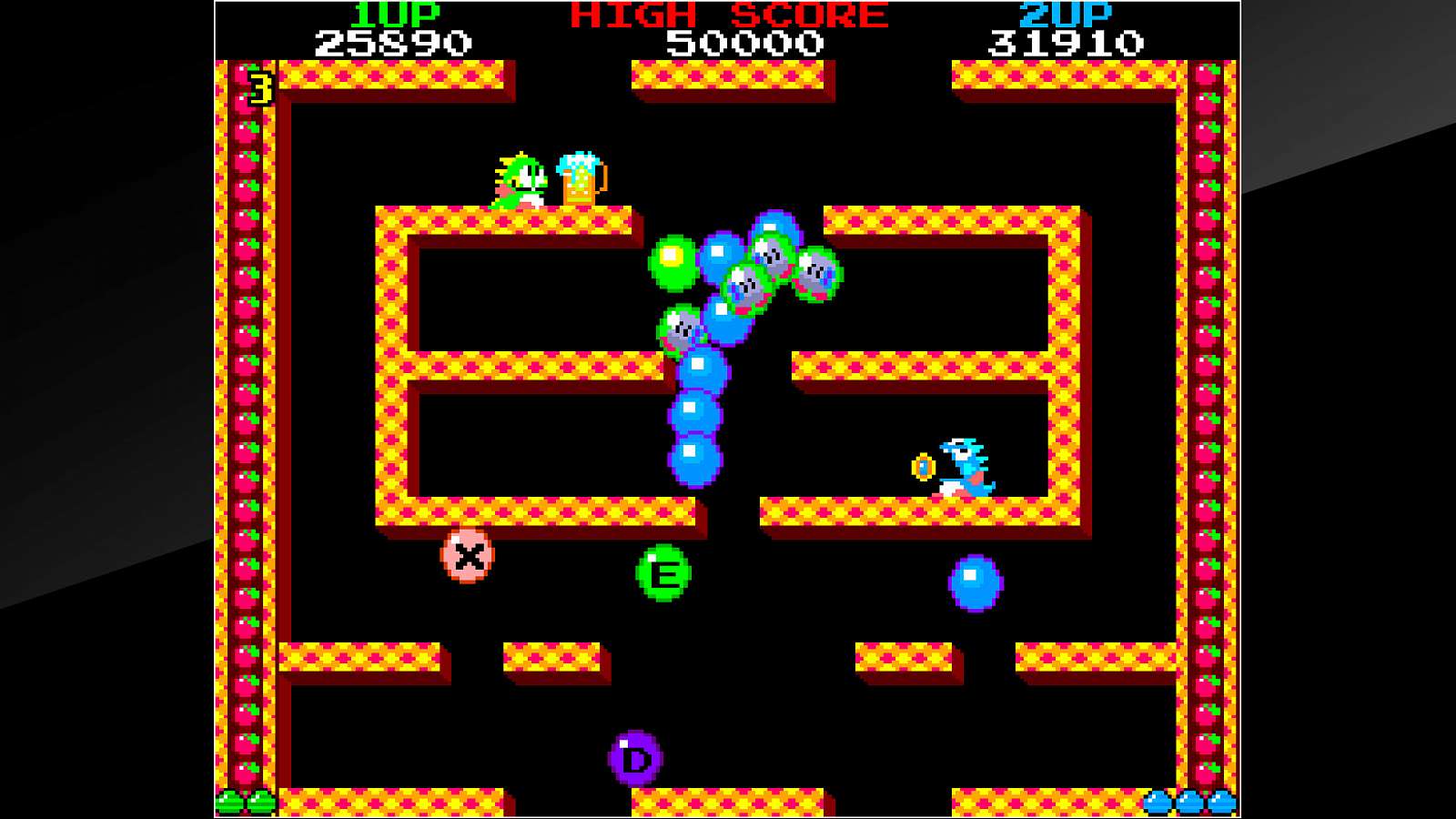
Task: Select the round number 3 indicator
Action: coord(259,86)
